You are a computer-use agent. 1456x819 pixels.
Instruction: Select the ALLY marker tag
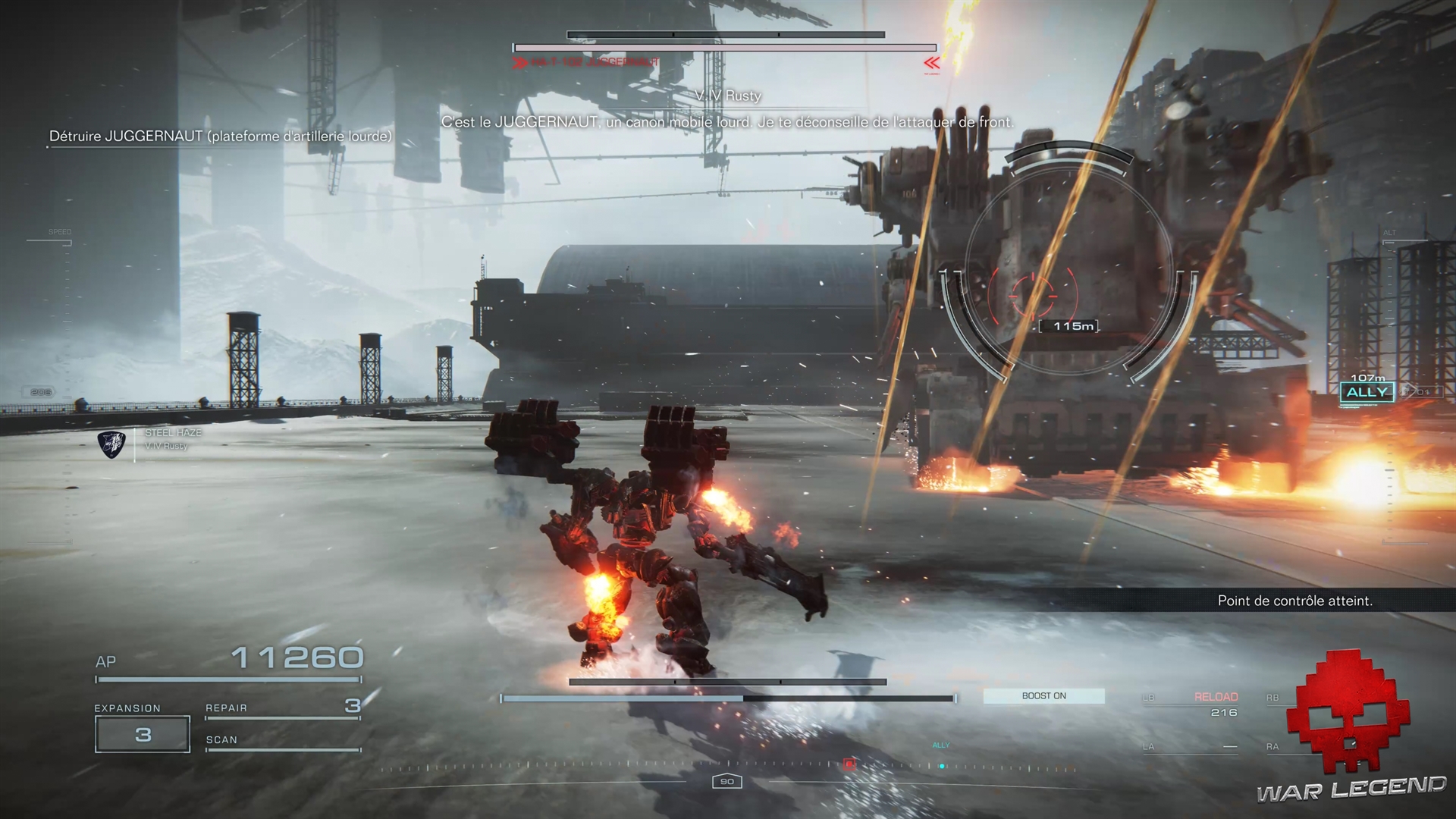pyautogui.click(x=1367, y=392)
